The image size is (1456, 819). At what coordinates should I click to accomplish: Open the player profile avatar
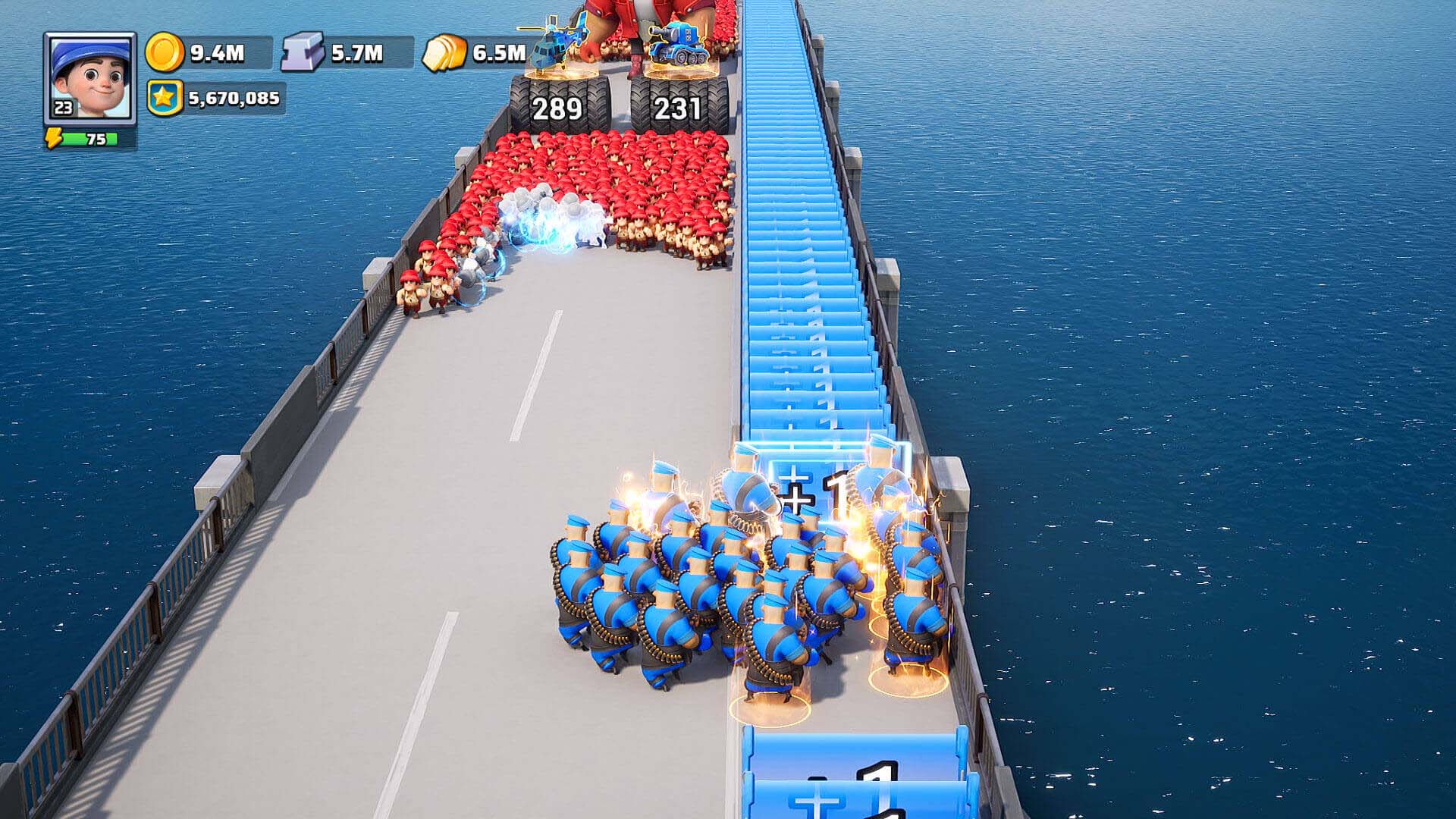[89, 77]
